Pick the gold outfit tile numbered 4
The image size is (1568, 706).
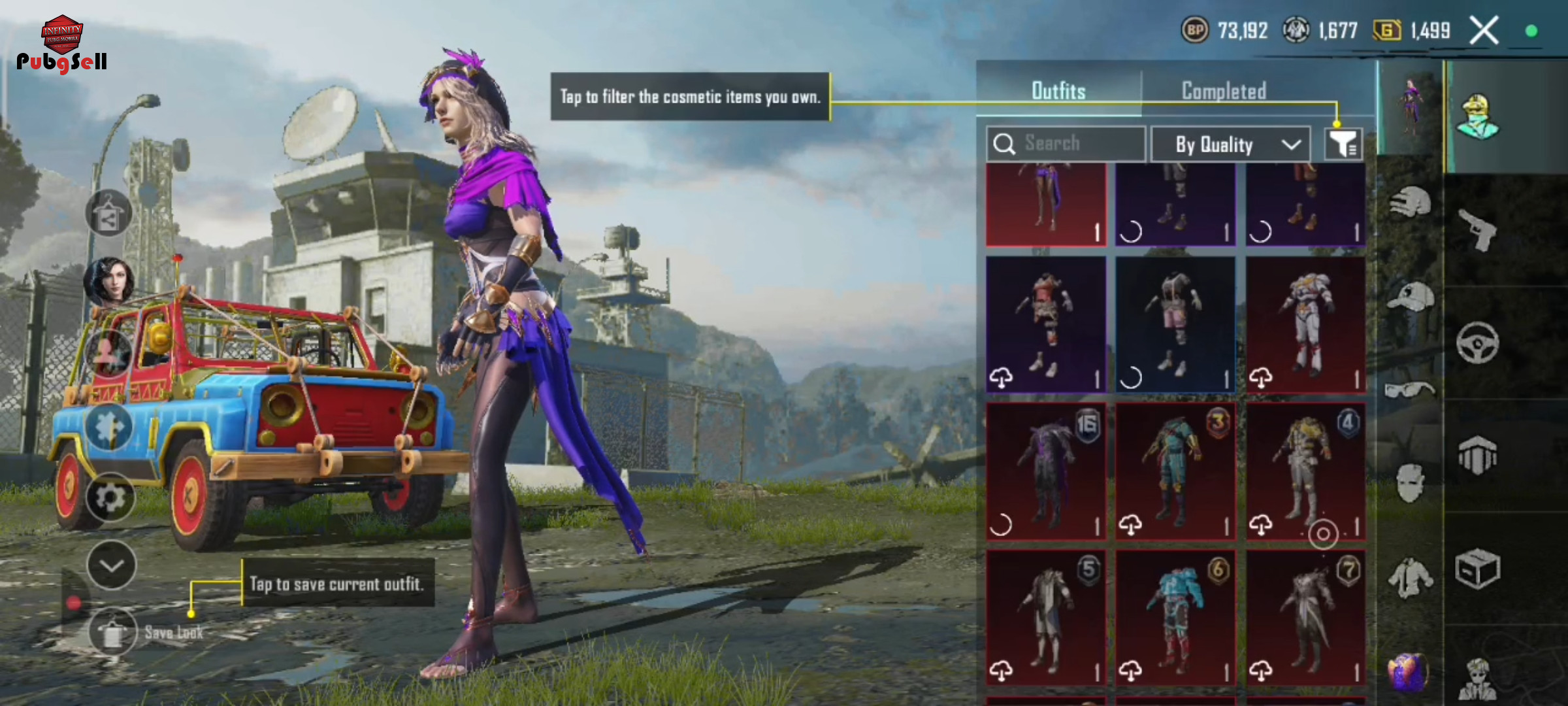(x=1305, y=472)
